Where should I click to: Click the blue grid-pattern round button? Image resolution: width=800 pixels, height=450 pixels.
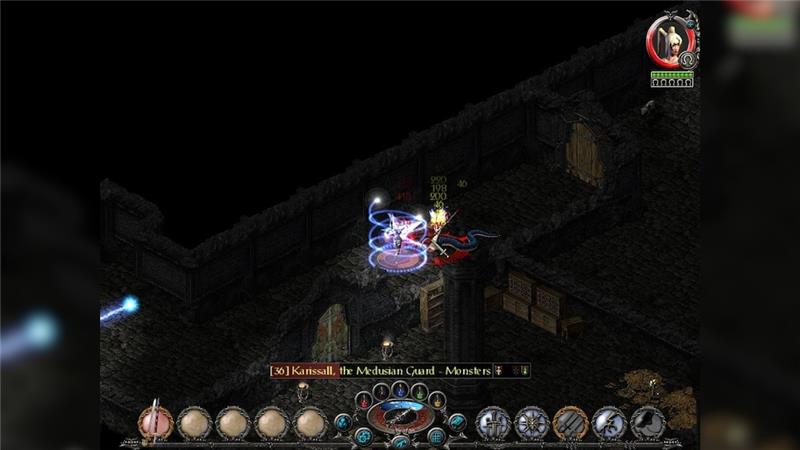click(x=436, y=436)
